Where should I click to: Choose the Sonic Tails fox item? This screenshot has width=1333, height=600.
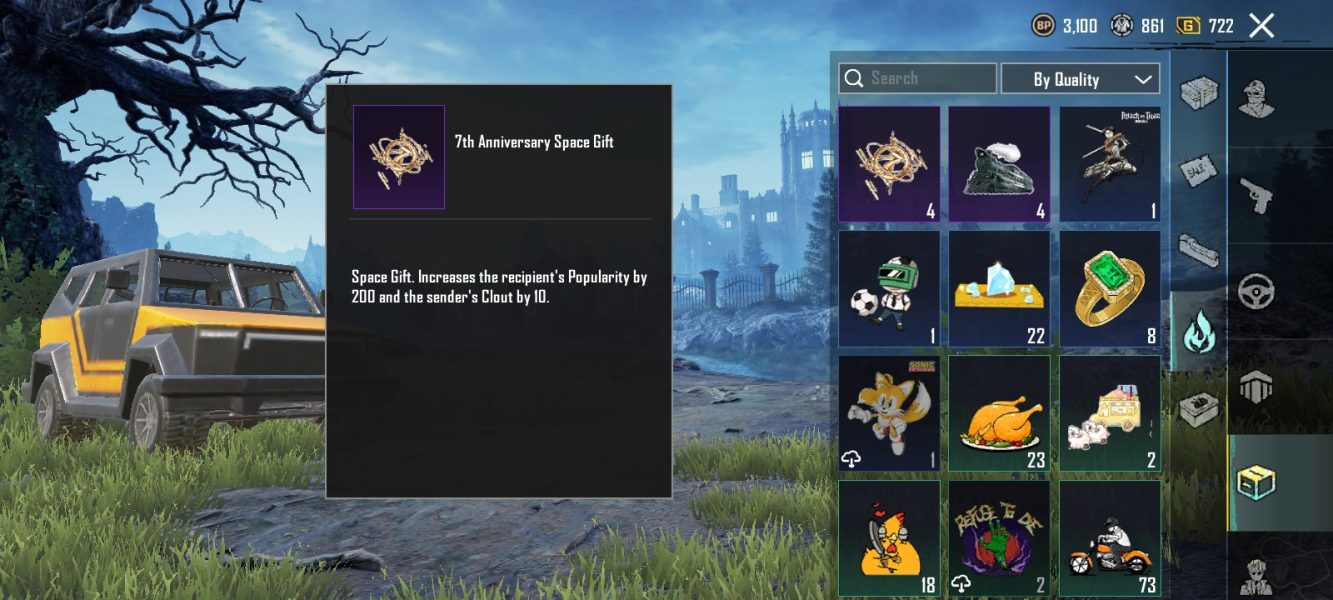[889, 413]
